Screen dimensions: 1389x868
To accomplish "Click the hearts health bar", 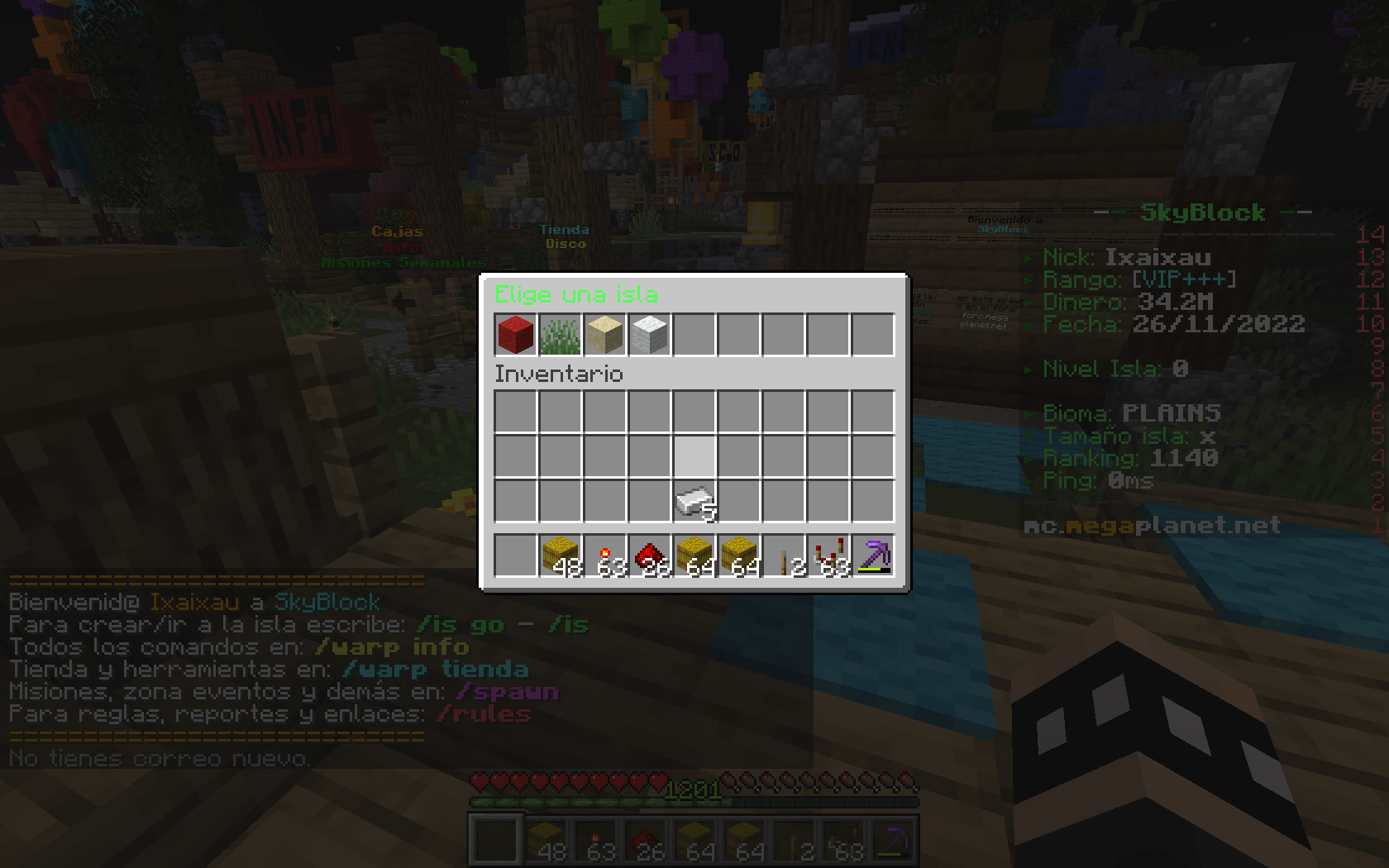I will point(562,781).
